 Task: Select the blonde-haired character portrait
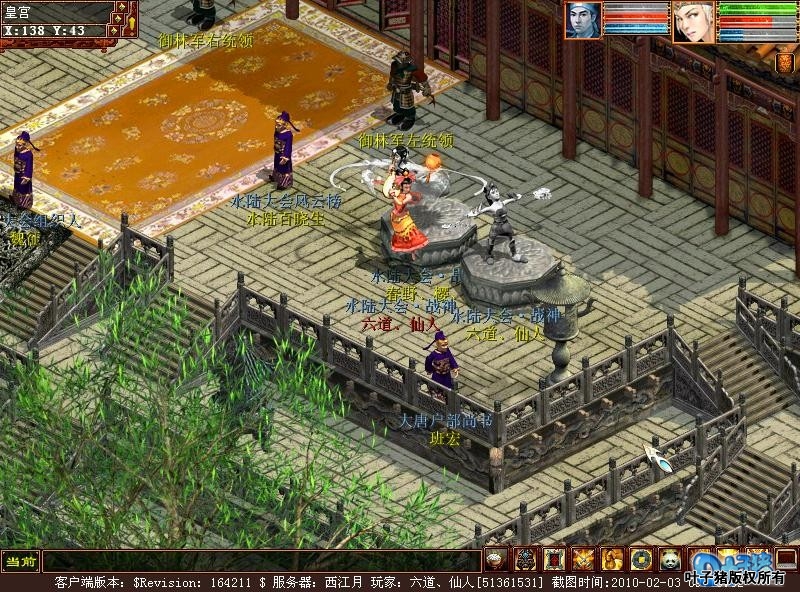point(692,21)
